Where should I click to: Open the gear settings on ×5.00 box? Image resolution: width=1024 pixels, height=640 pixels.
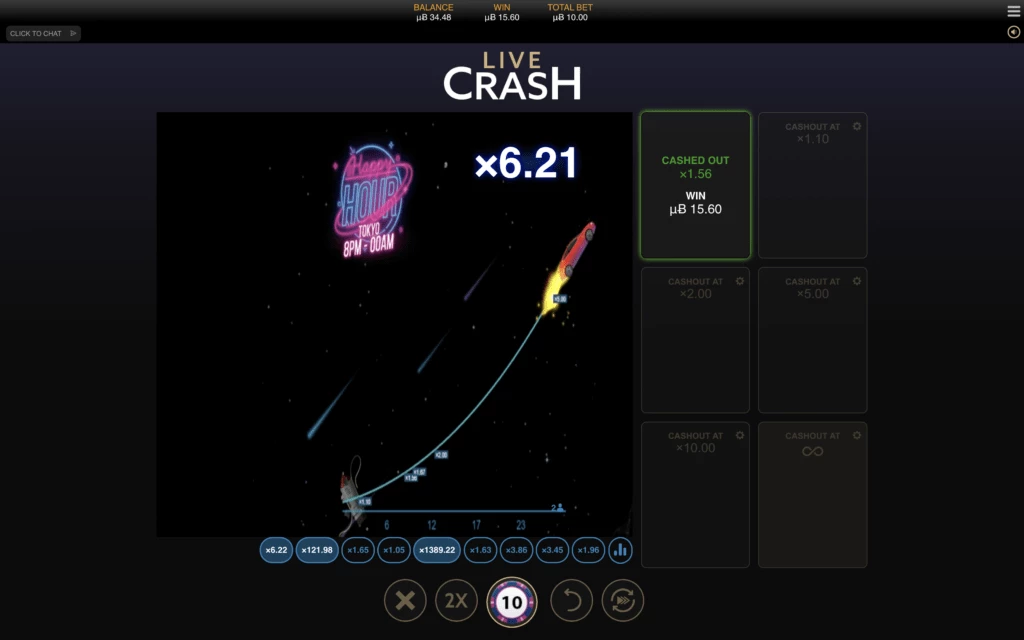[857, 281]
